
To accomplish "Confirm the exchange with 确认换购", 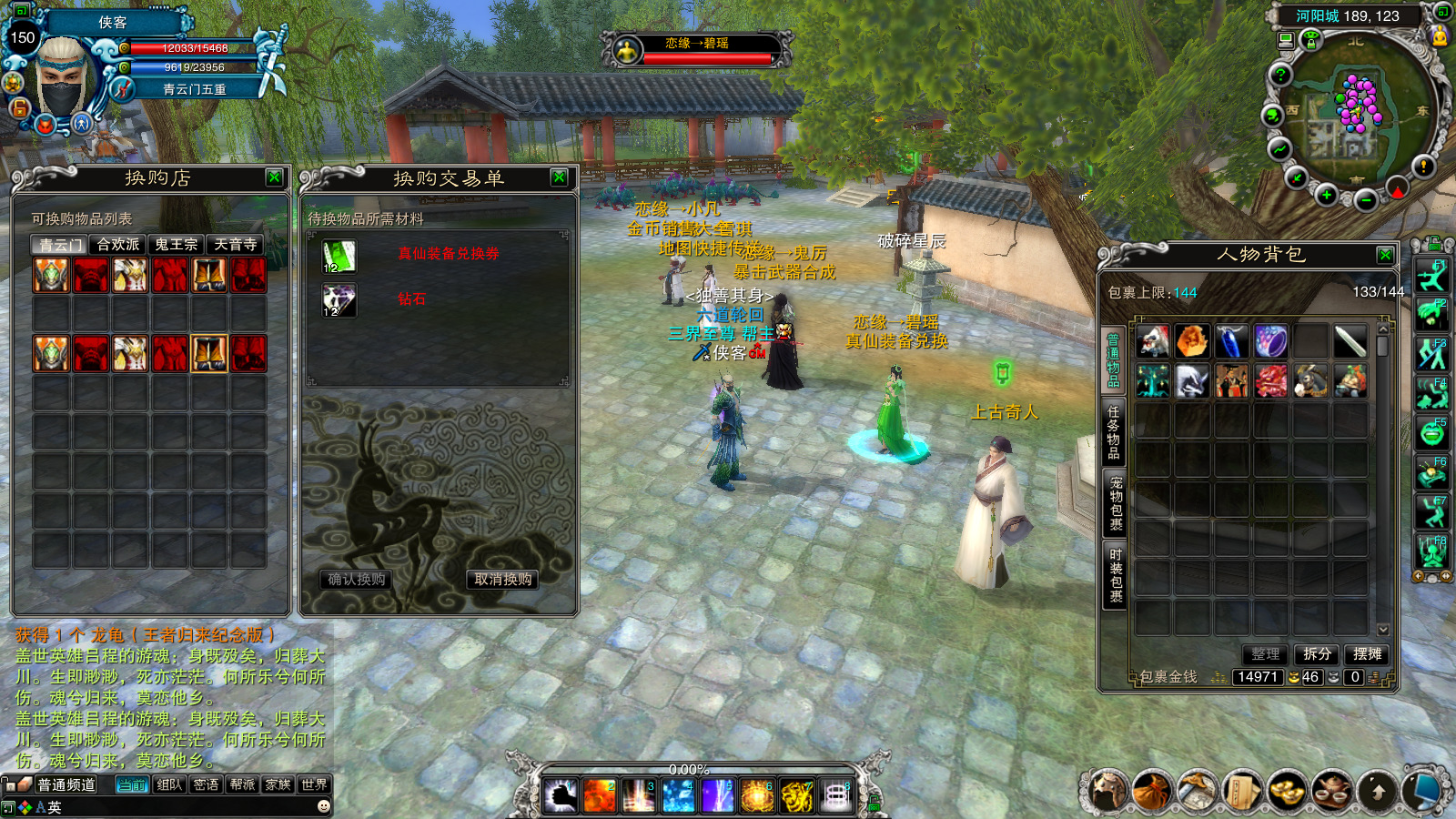I will point(357,580).
